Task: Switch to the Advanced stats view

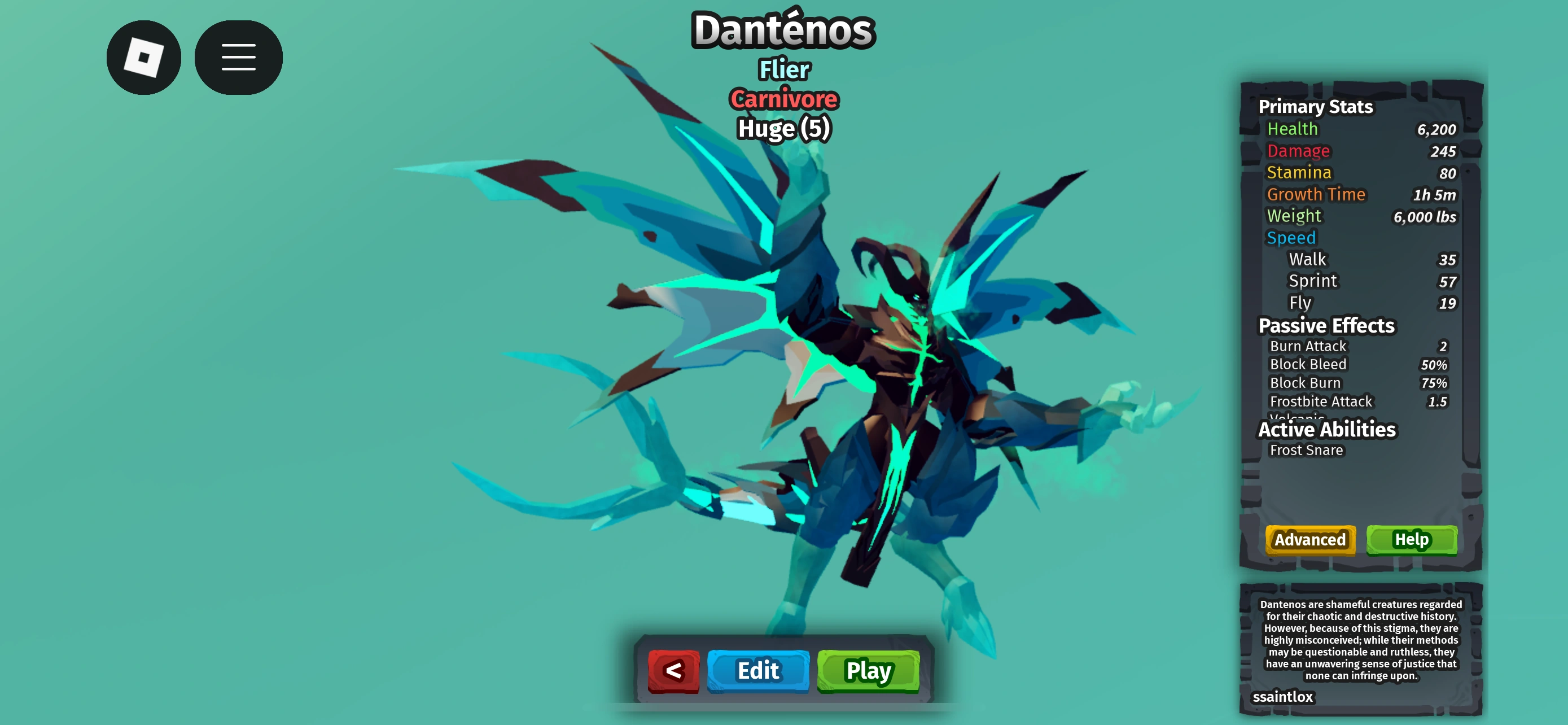Action: pos(1309,540)
